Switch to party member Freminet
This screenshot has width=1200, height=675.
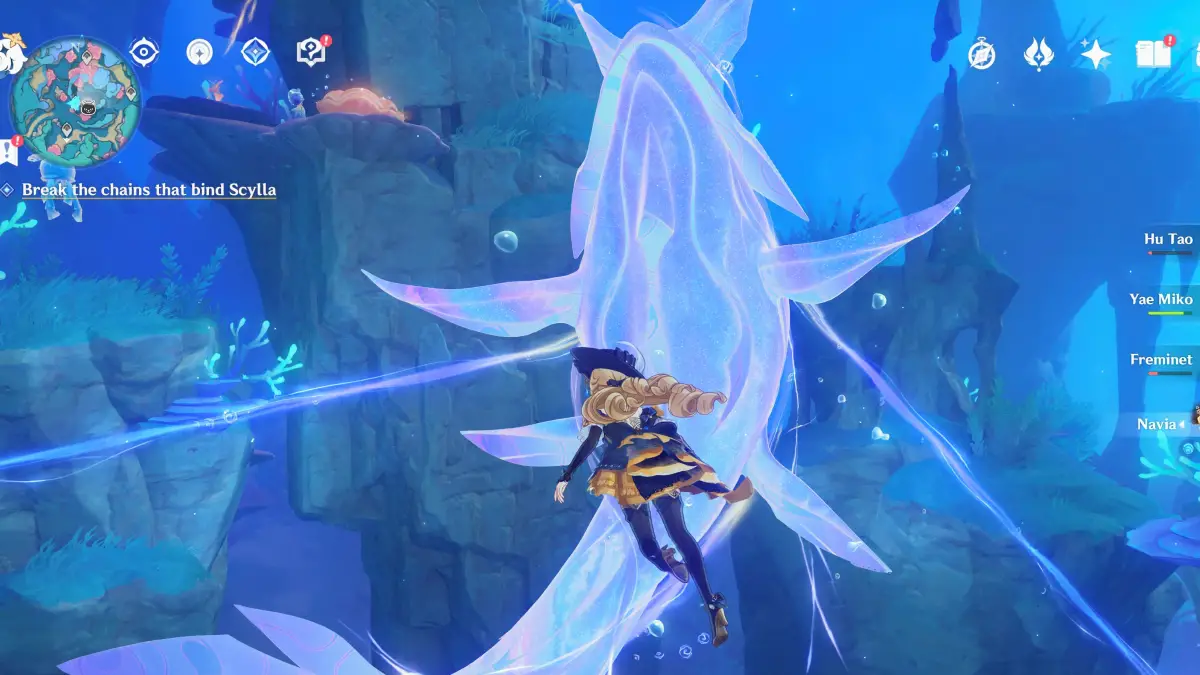pyautogui.click(x=1162, y=360)
